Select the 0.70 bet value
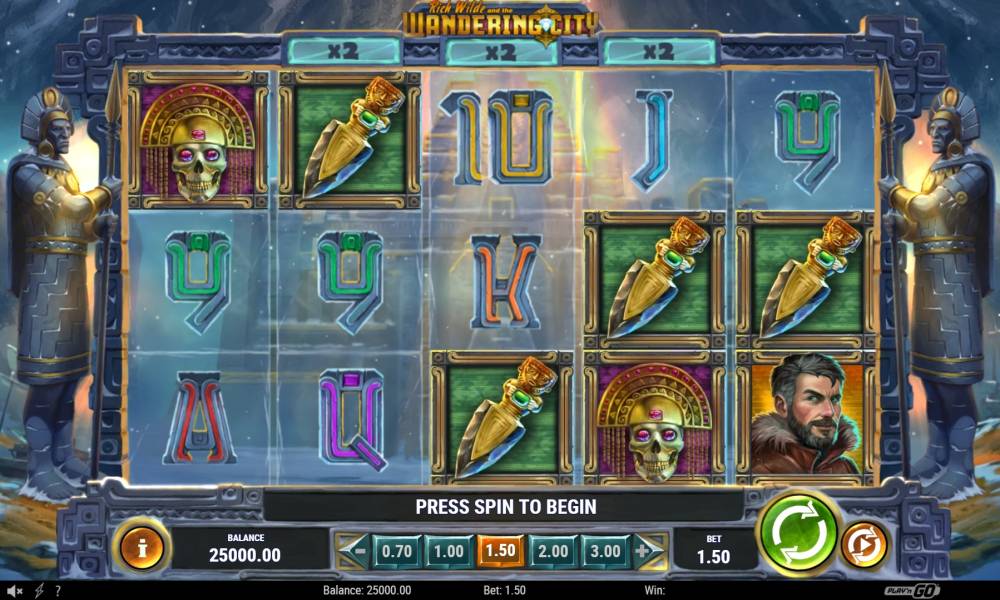1000x600 pixels. point(397,551)
